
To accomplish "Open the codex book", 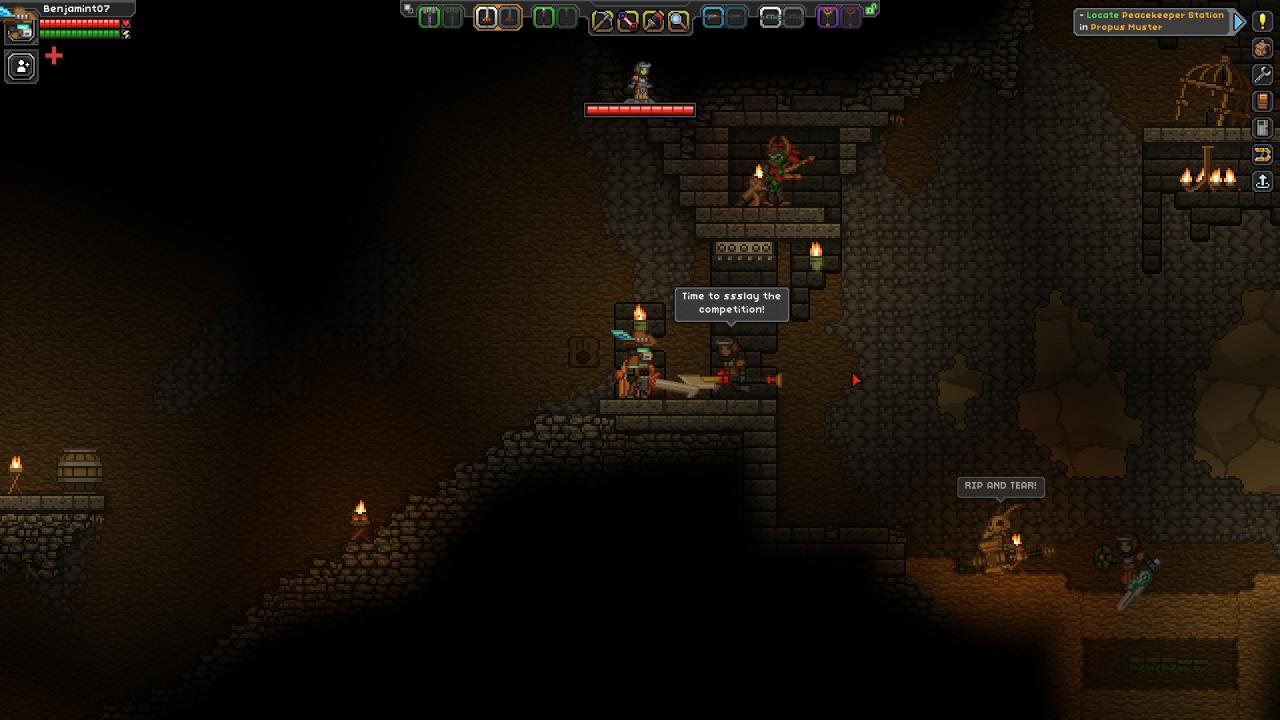I will (x=1262, y=101).
